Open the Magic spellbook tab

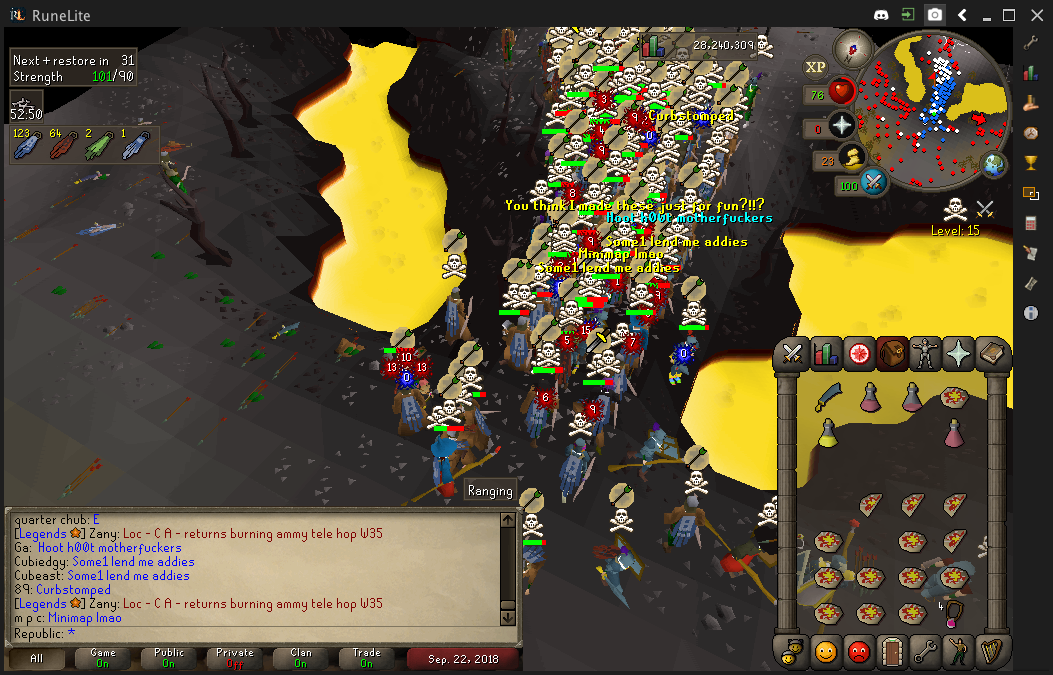[990, 353]
